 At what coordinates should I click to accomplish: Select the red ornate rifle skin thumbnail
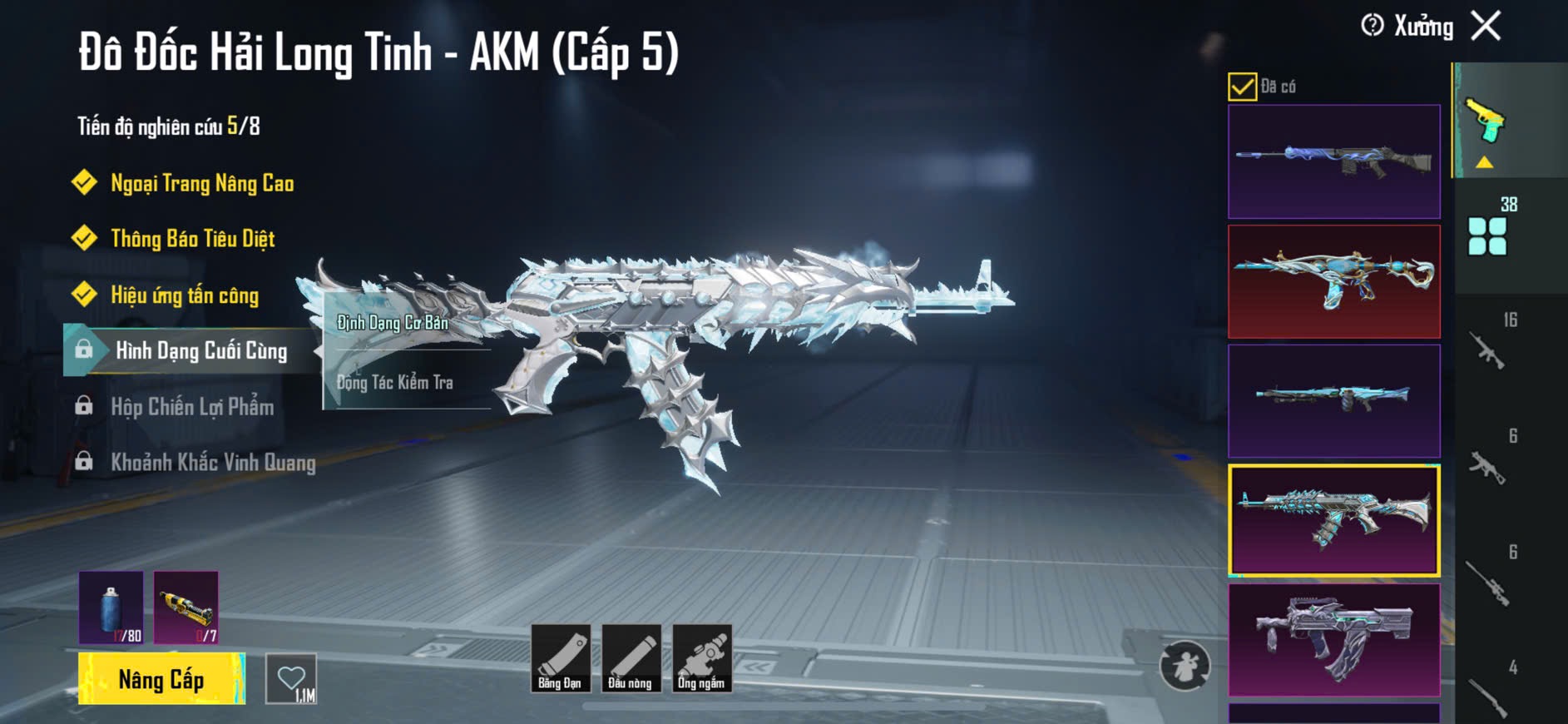(1333, 281)
